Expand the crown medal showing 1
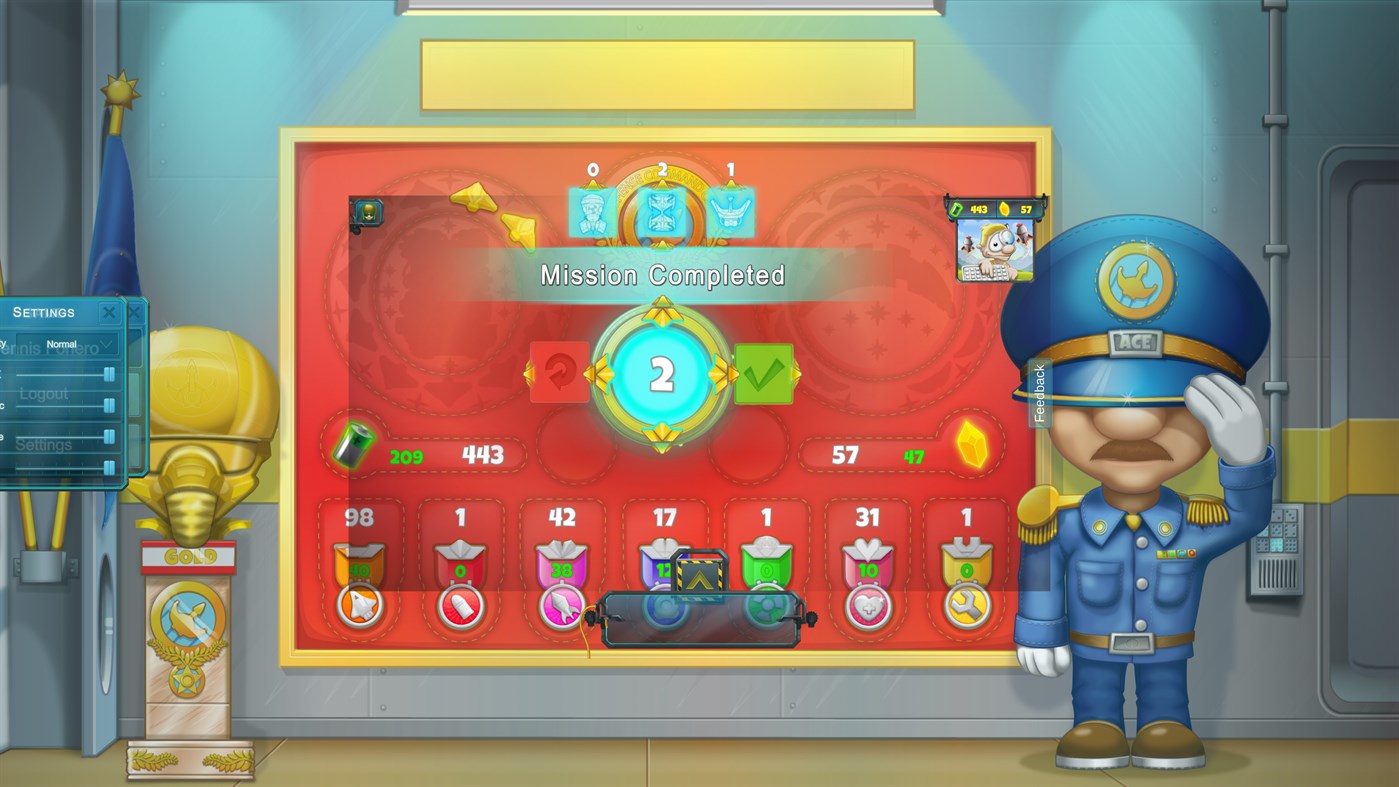Viewport: 1399px width, 787px height. [x=732, y=212]
